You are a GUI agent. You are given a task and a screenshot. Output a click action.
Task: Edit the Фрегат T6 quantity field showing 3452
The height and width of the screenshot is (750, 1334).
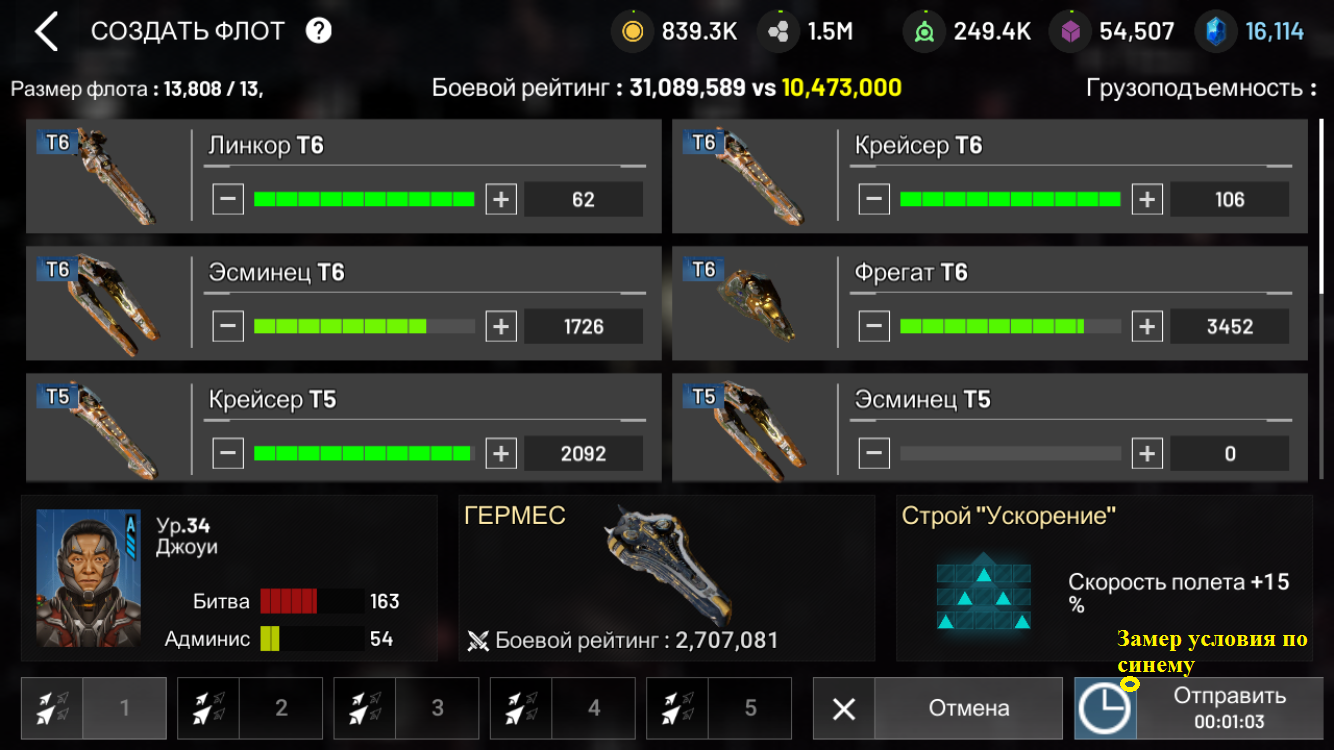point(1229,326)
